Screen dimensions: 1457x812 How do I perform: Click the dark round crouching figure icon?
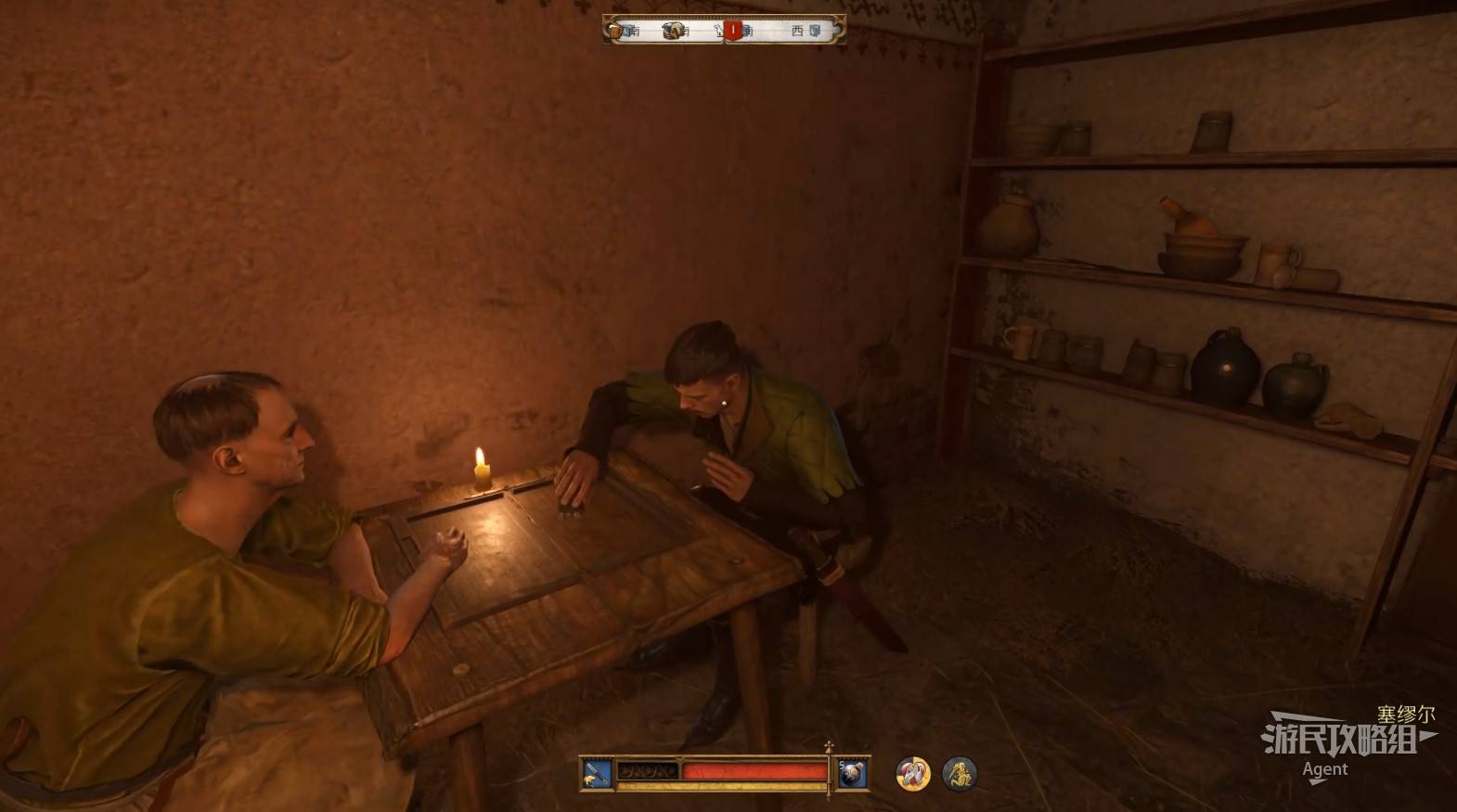point(960,773)
